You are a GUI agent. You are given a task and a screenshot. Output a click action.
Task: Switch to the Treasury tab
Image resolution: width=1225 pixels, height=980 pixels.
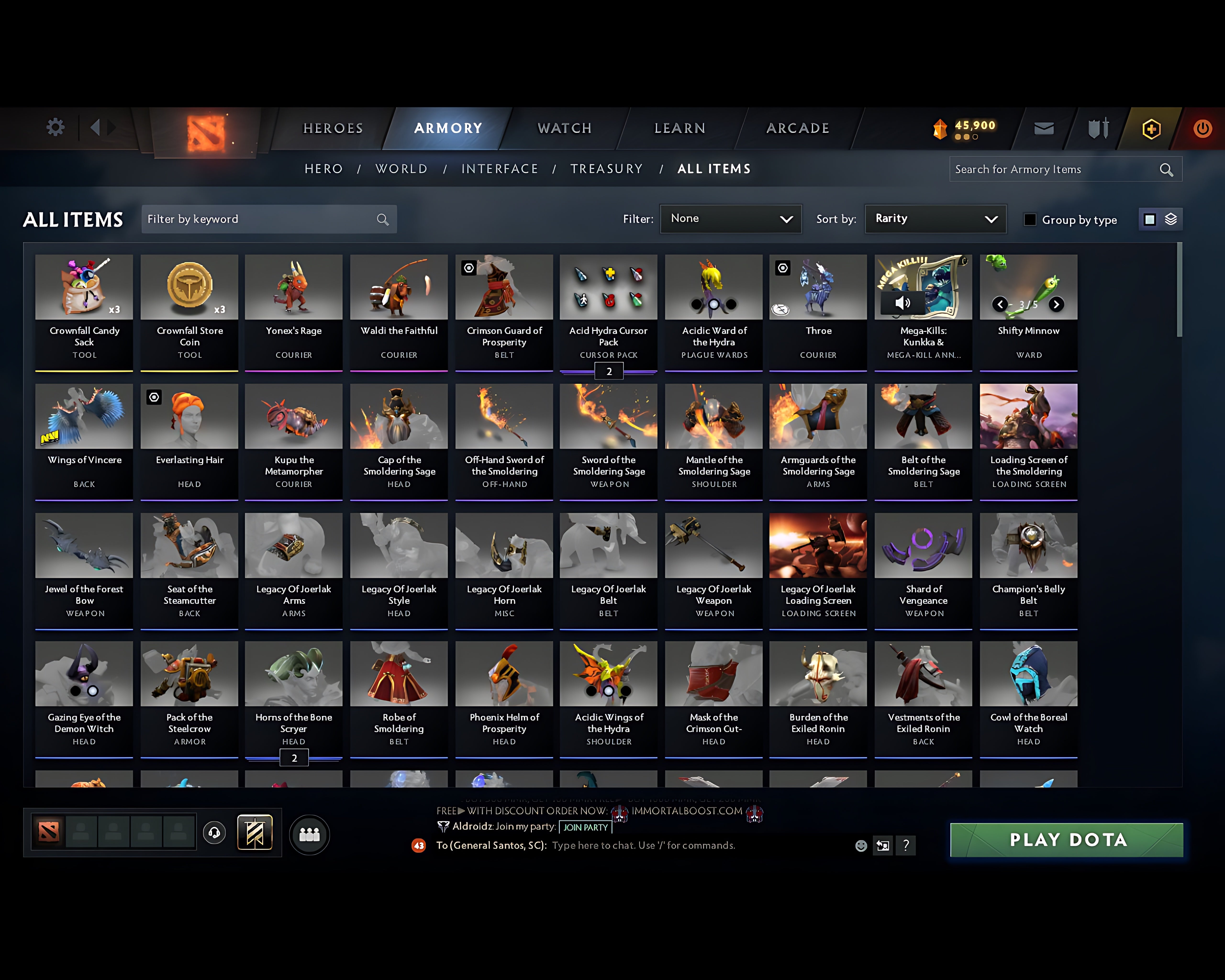607,169
